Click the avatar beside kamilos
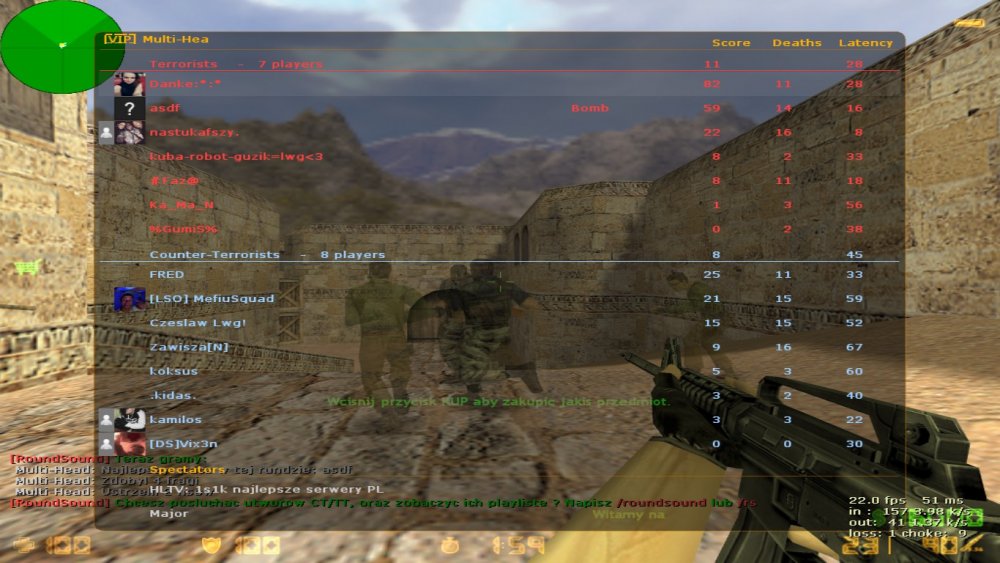The width and height of the screenshot is (1000, 563). tap(129, 420)
